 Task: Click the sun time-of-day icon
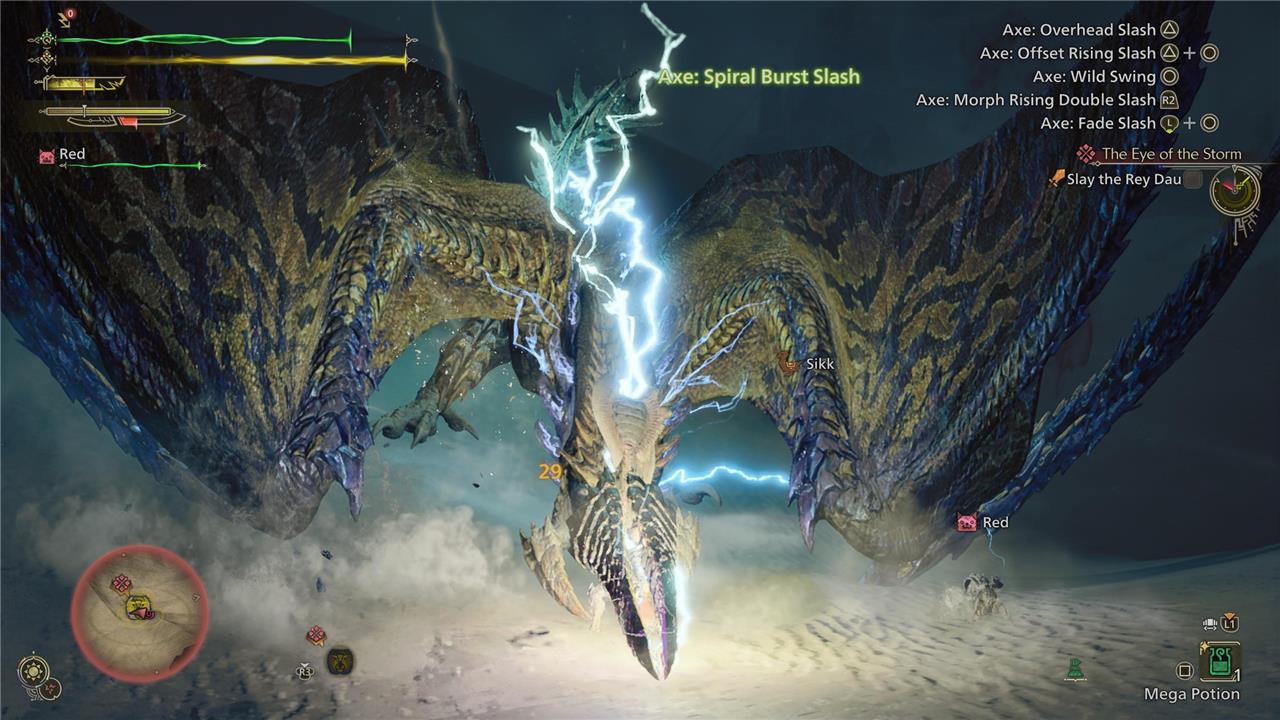pyautogui.click(x=34, y=668)
